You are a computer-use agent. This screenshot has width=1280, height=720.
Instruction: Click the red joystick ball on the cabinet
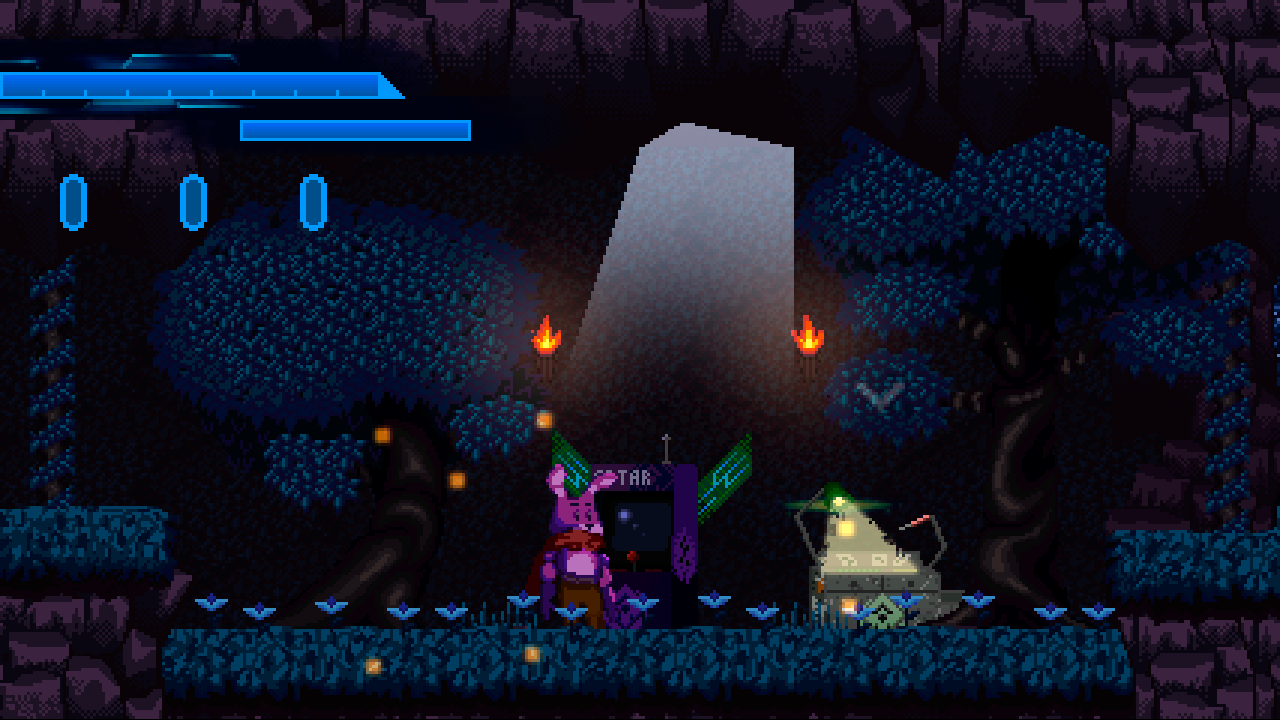632,557
